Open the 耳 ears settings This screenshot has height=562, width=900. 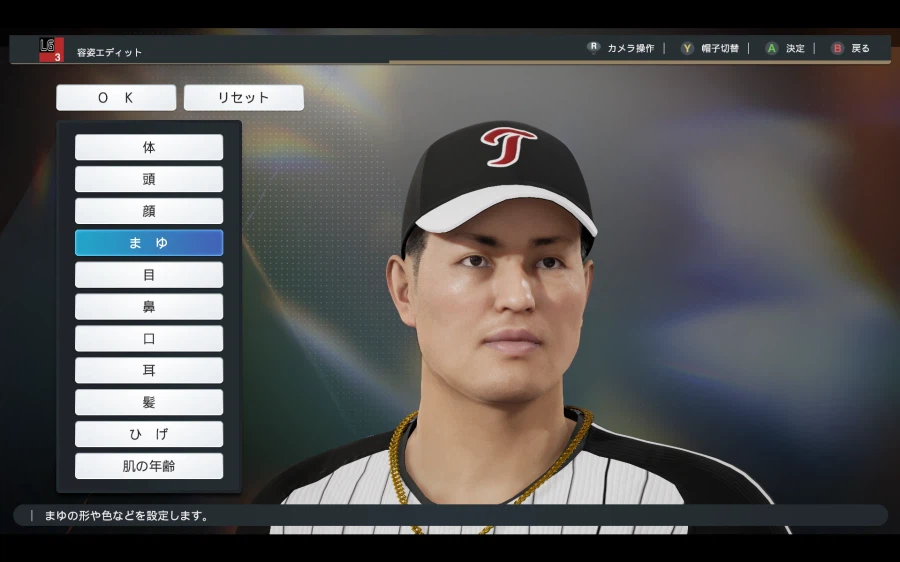click(149, 371)
